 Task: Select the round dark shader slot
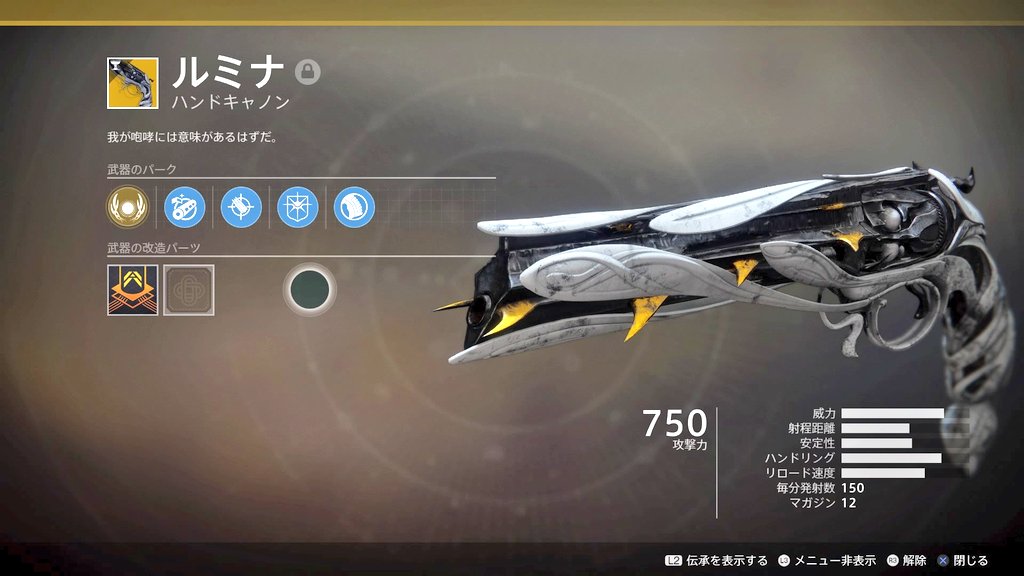tap(309, 290)
